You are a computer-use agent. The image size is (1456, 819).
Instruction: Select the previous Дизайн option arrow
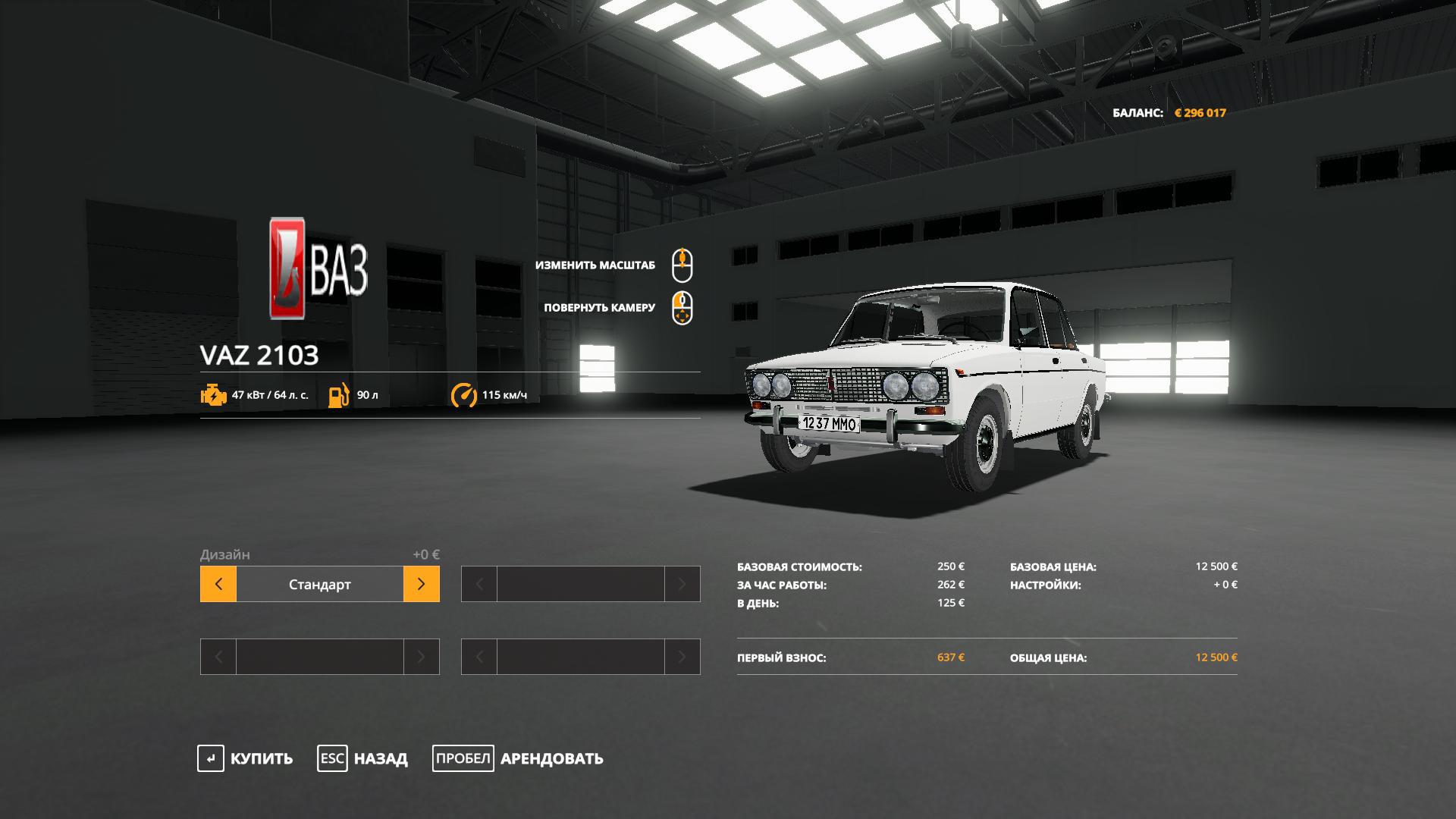pyautogui.click(x=218, y=584)
